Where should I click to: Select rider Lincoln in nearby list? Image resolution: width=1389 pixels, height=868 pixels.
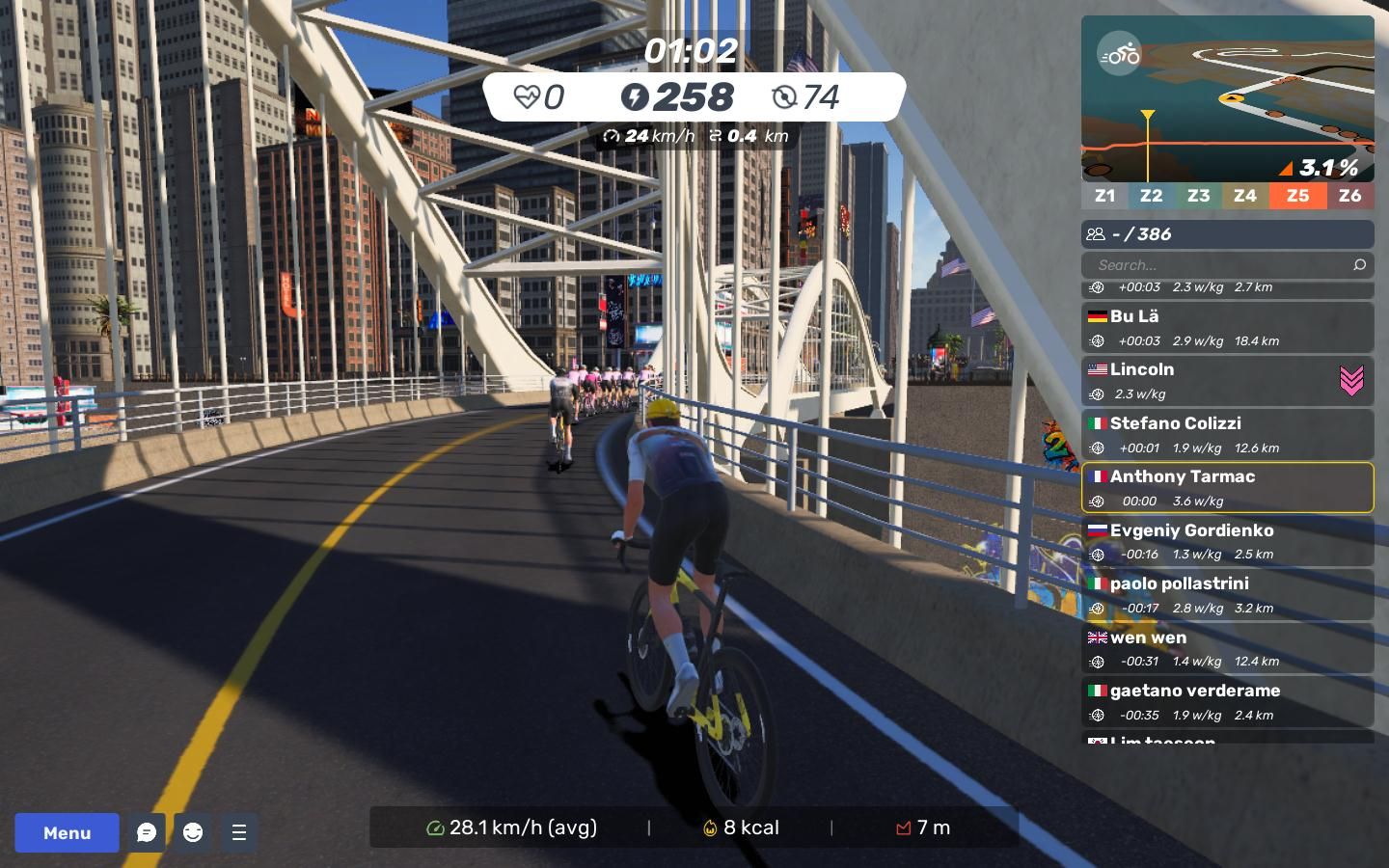[1227, 381]
